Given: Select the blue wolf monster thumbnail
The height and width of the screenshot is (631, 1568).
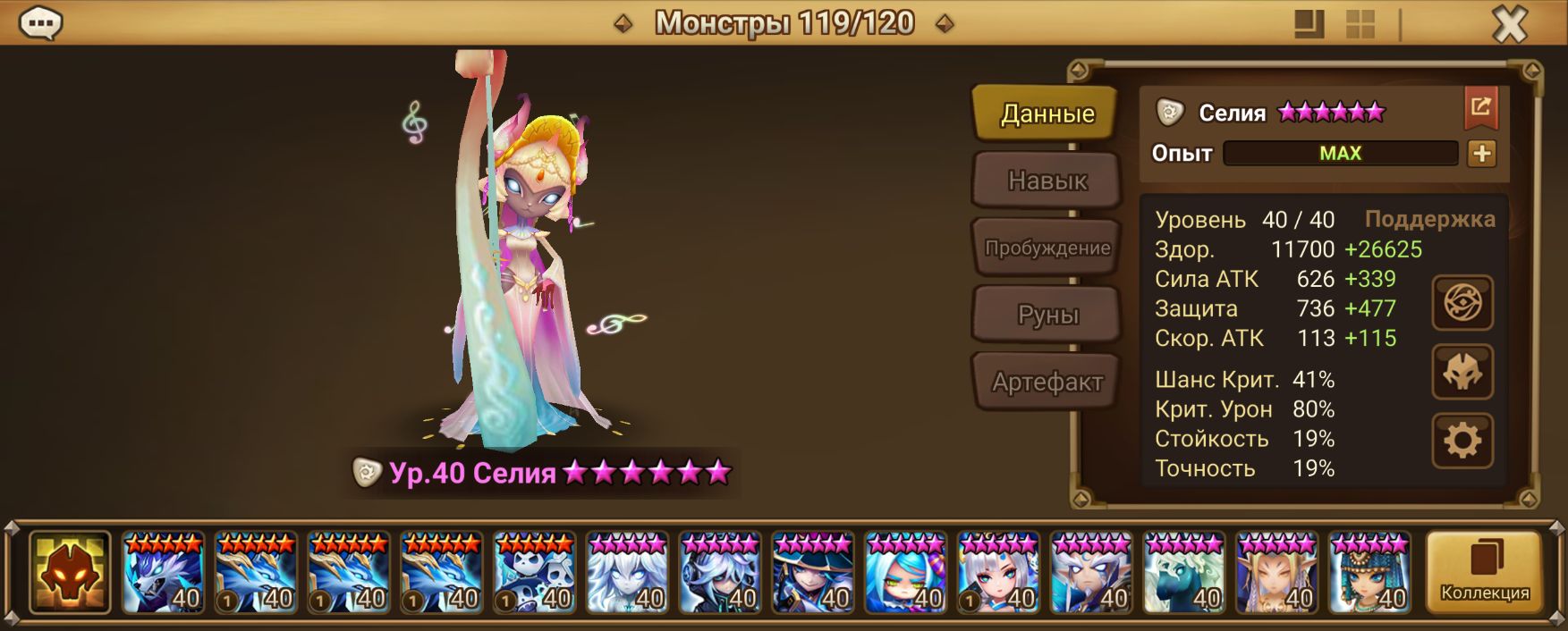Looking at the screenshot, I should click(163, 572).
